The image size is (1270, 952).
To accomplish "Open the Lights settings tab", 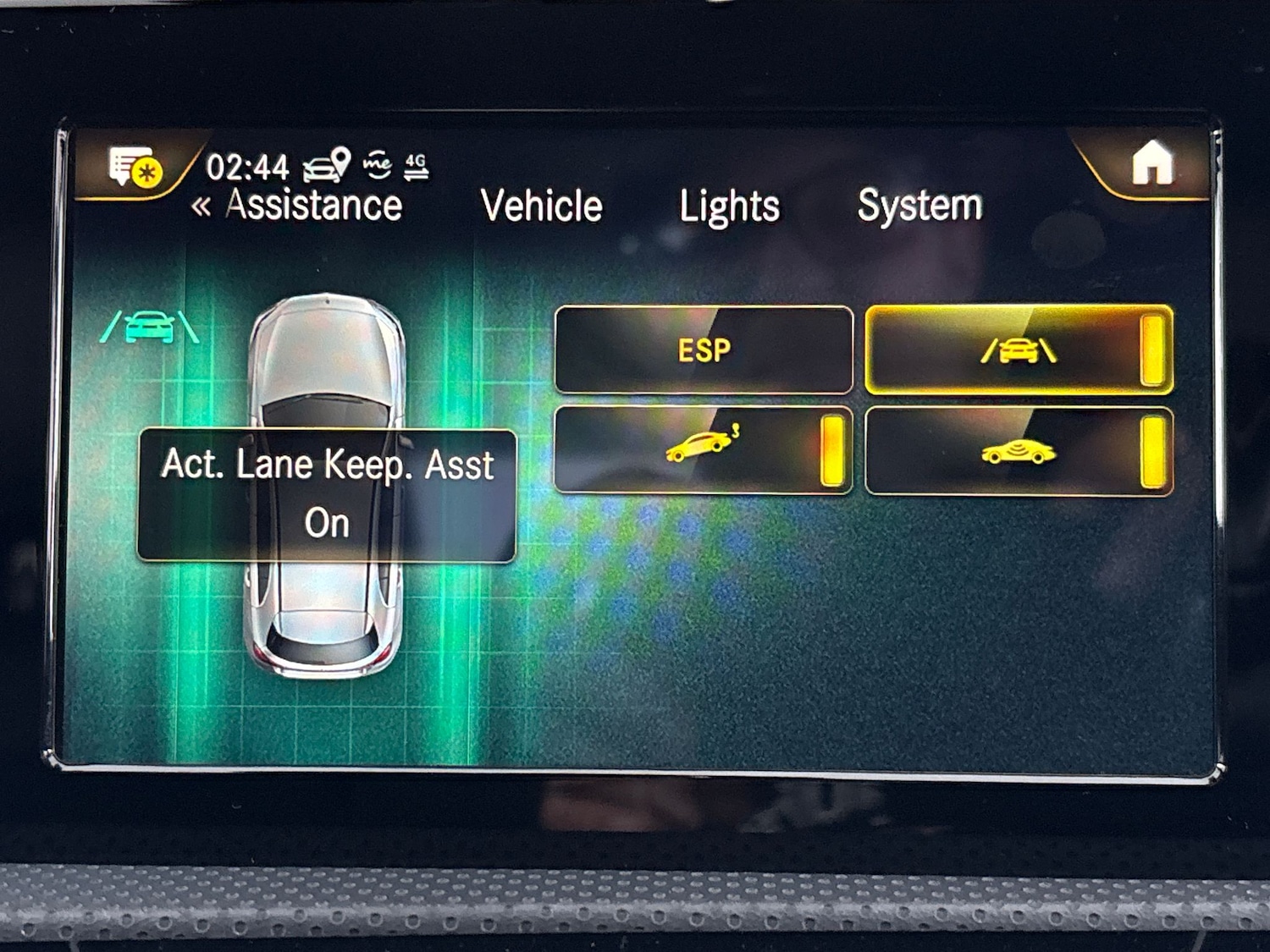I will (729, 205).
